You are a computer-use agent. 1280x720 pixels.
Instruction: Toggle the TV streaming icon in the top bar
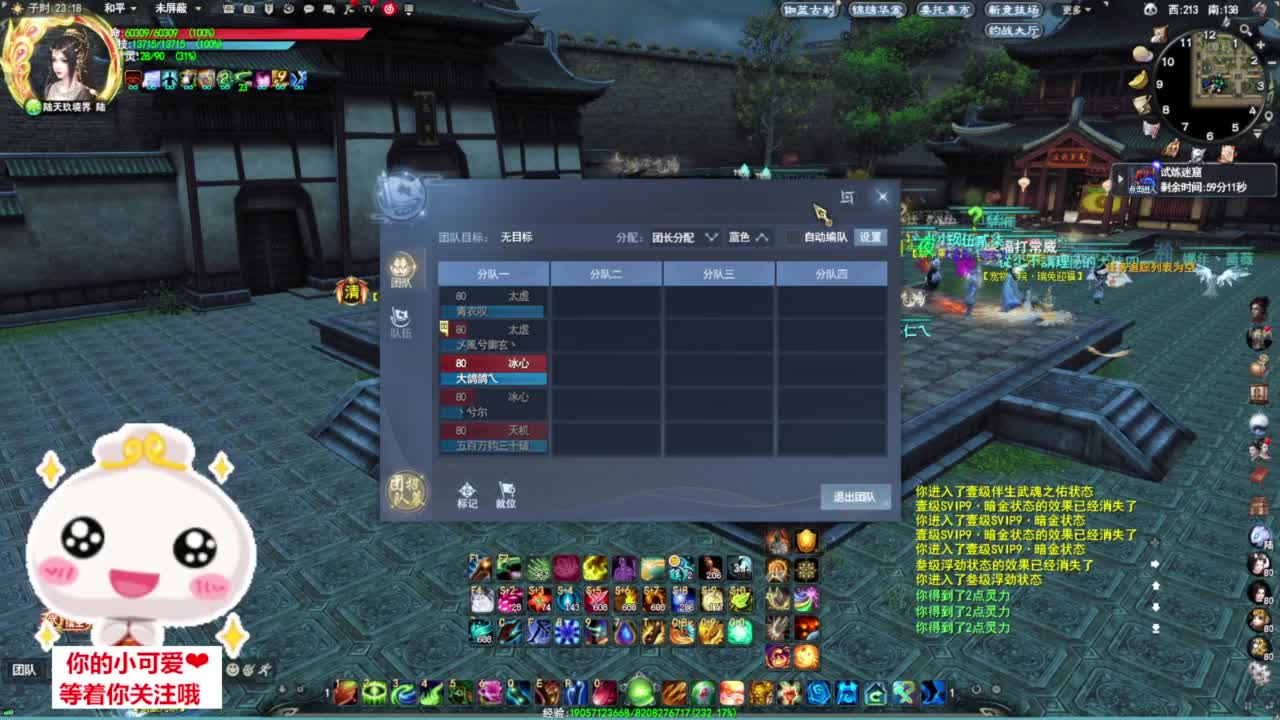[367, 9]
